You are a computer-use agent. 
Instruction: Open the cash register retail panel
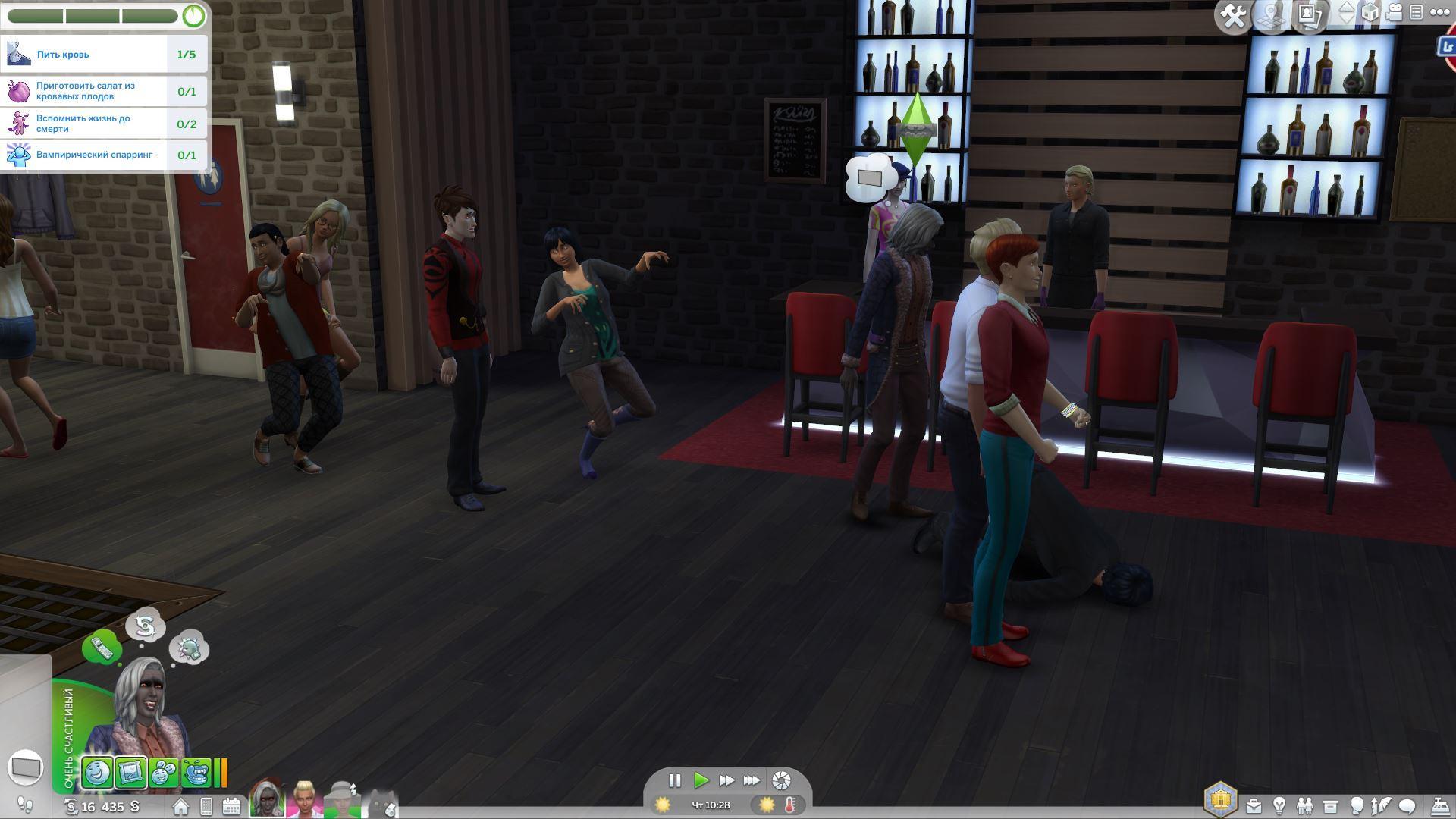tap(1439, 806)
